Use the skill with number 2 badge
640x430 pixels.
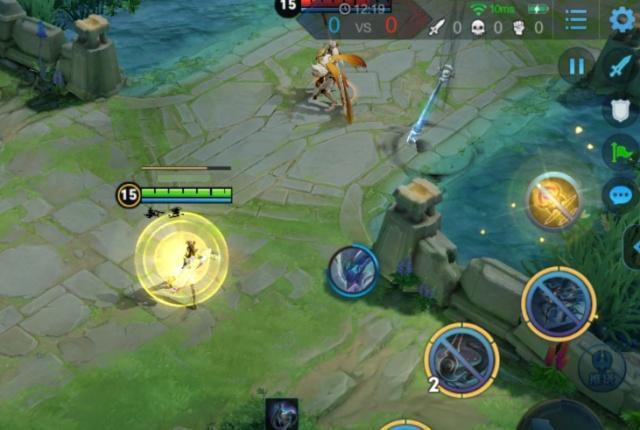click(x=461, y=360)
